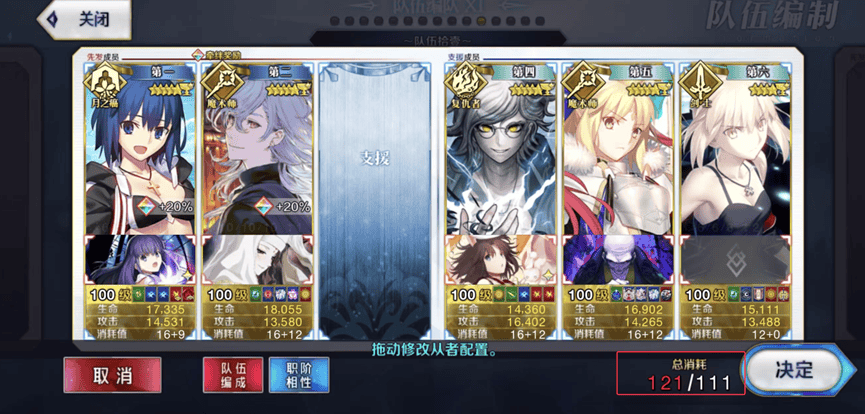The height and width of the screenshot is (414, 865).
Task: Open the second servant's white-haired craft essence
Action: (257, 257)
